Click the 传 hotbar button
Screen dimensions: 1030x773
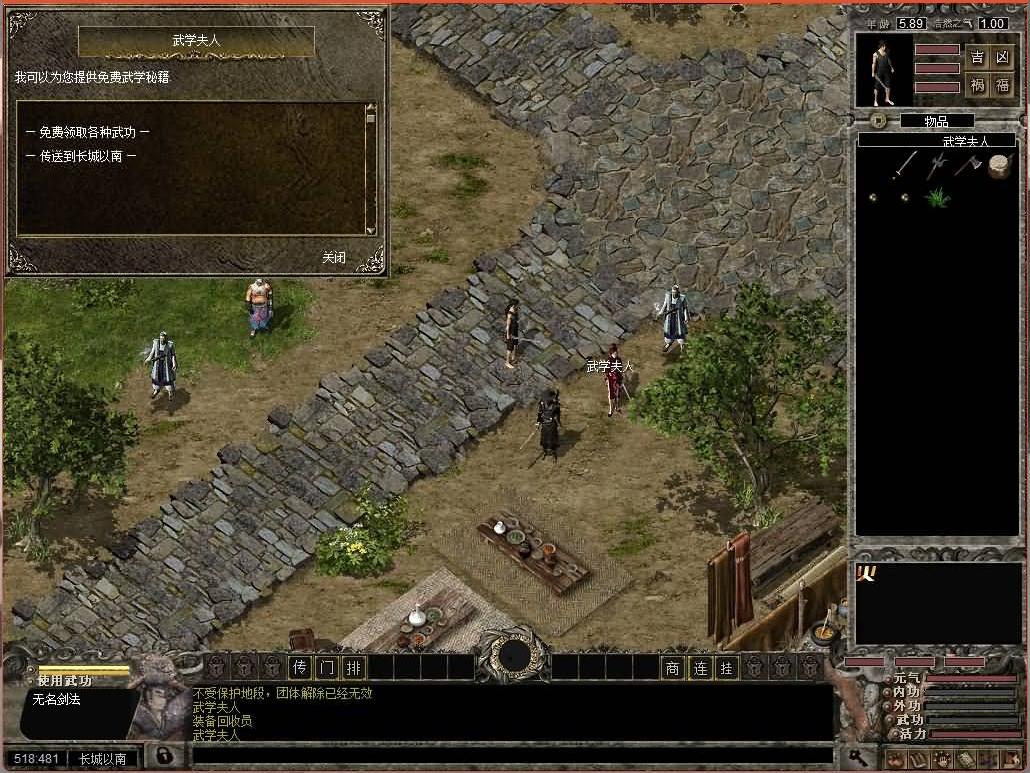(x=300, y=667)
